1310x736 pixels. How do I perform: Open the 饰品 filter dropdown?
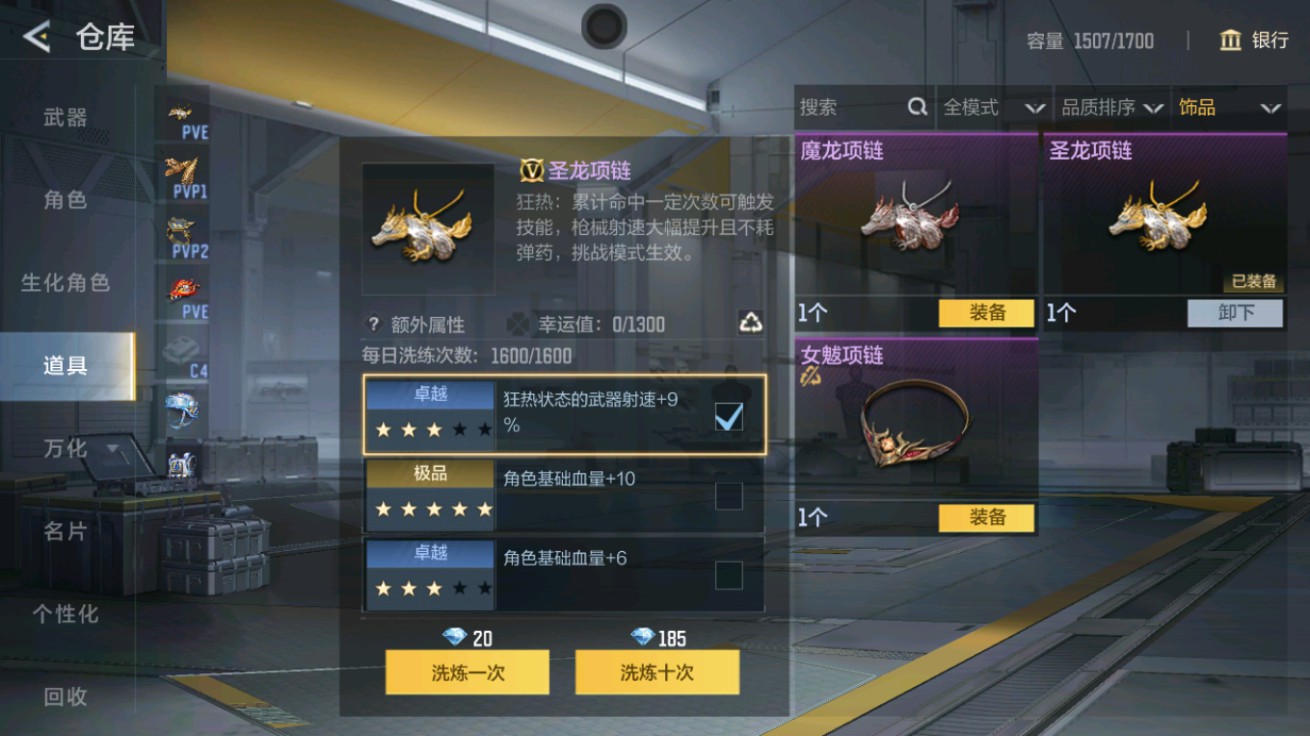pos(1228,107)
